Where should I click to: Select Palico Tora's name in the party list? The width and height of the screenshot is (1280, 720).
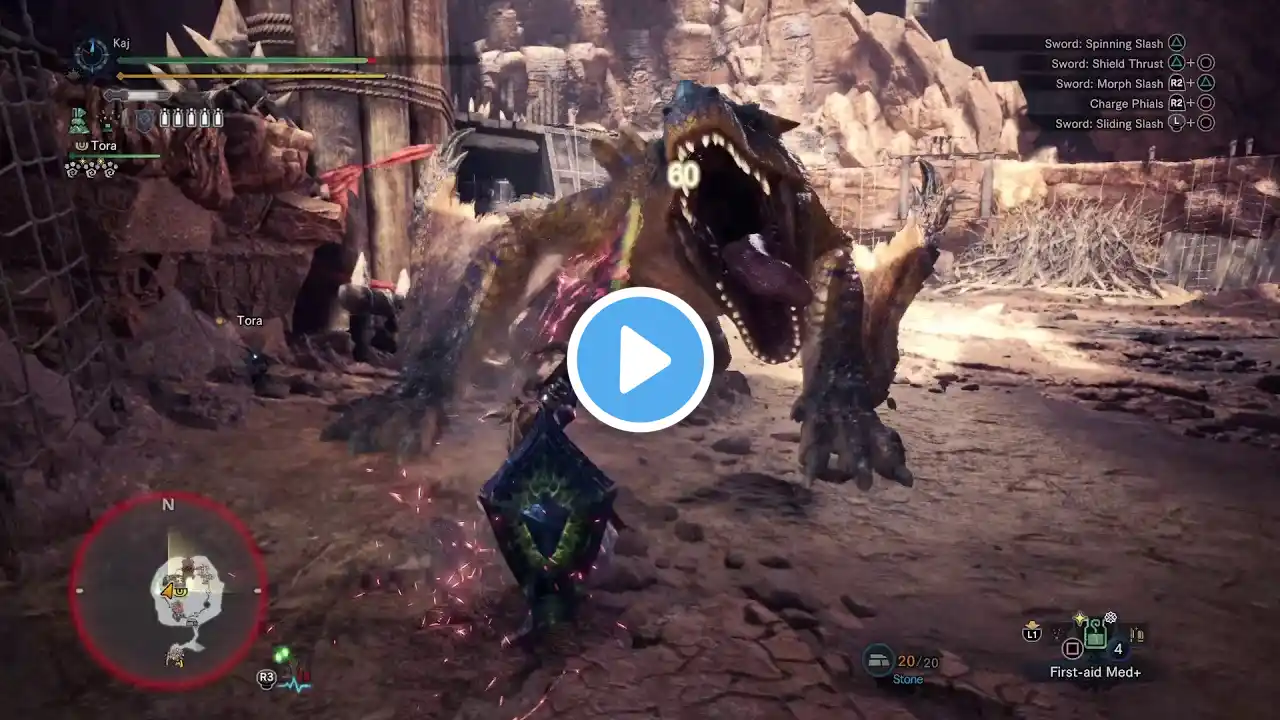coord(103,146)
